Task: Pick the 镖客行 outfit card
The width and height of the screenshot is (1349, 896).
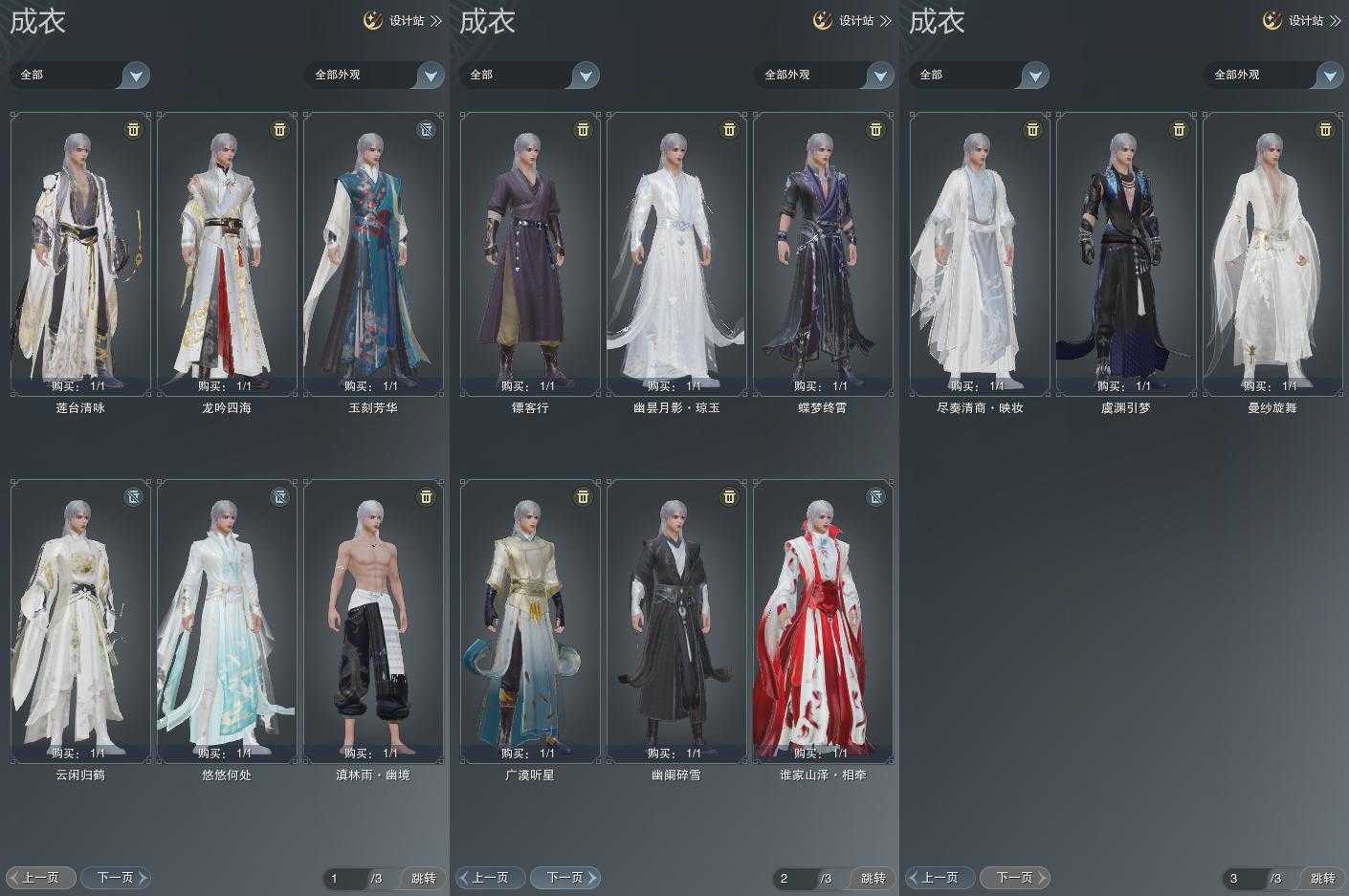Action: [x=530, y=253]
